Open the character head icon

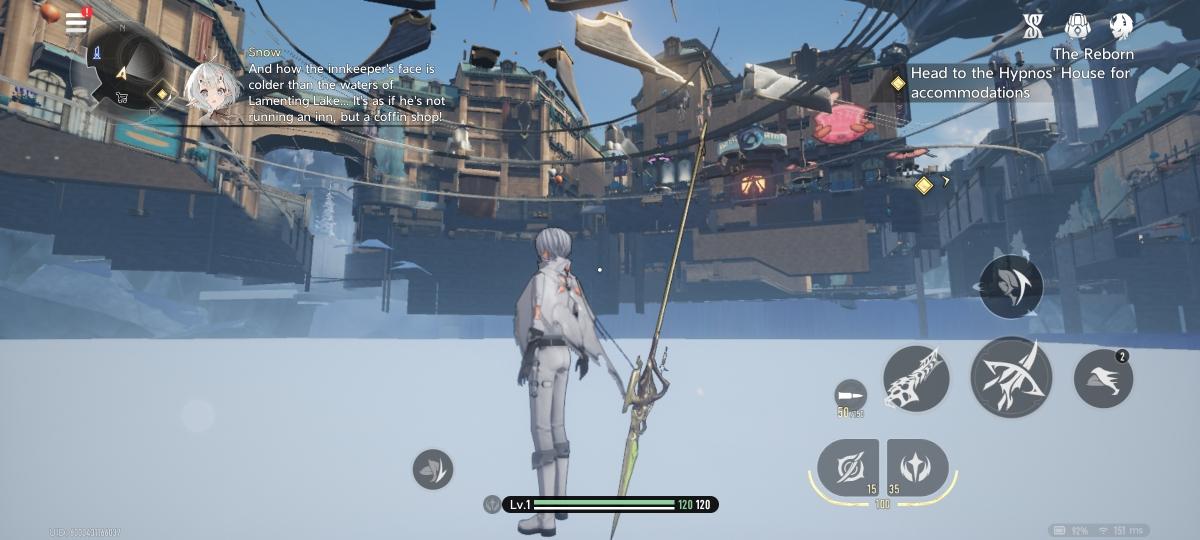(x=1121, y=26)
